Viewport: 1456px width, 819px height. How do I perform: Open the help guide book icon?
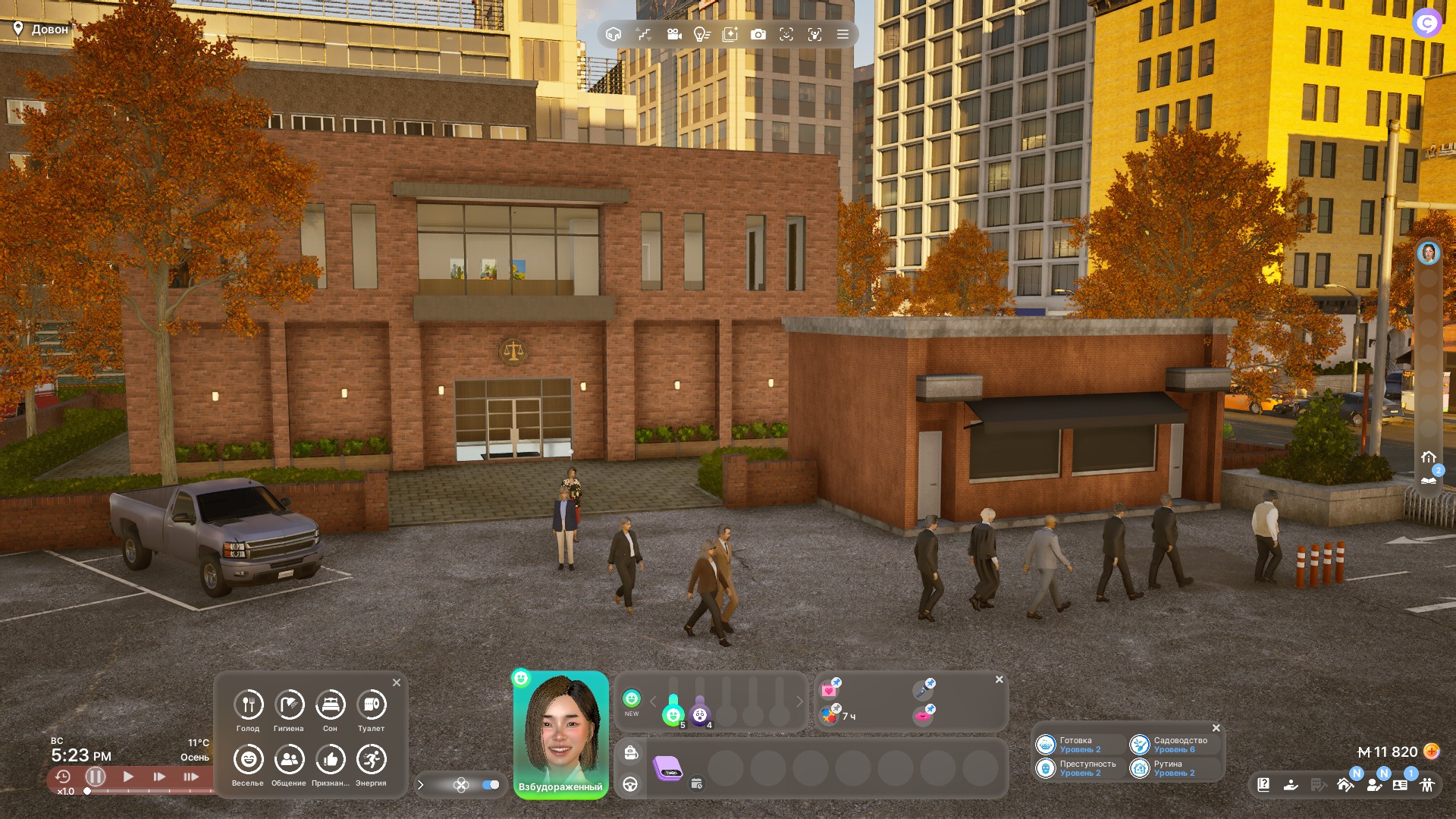click(1263, 785)
